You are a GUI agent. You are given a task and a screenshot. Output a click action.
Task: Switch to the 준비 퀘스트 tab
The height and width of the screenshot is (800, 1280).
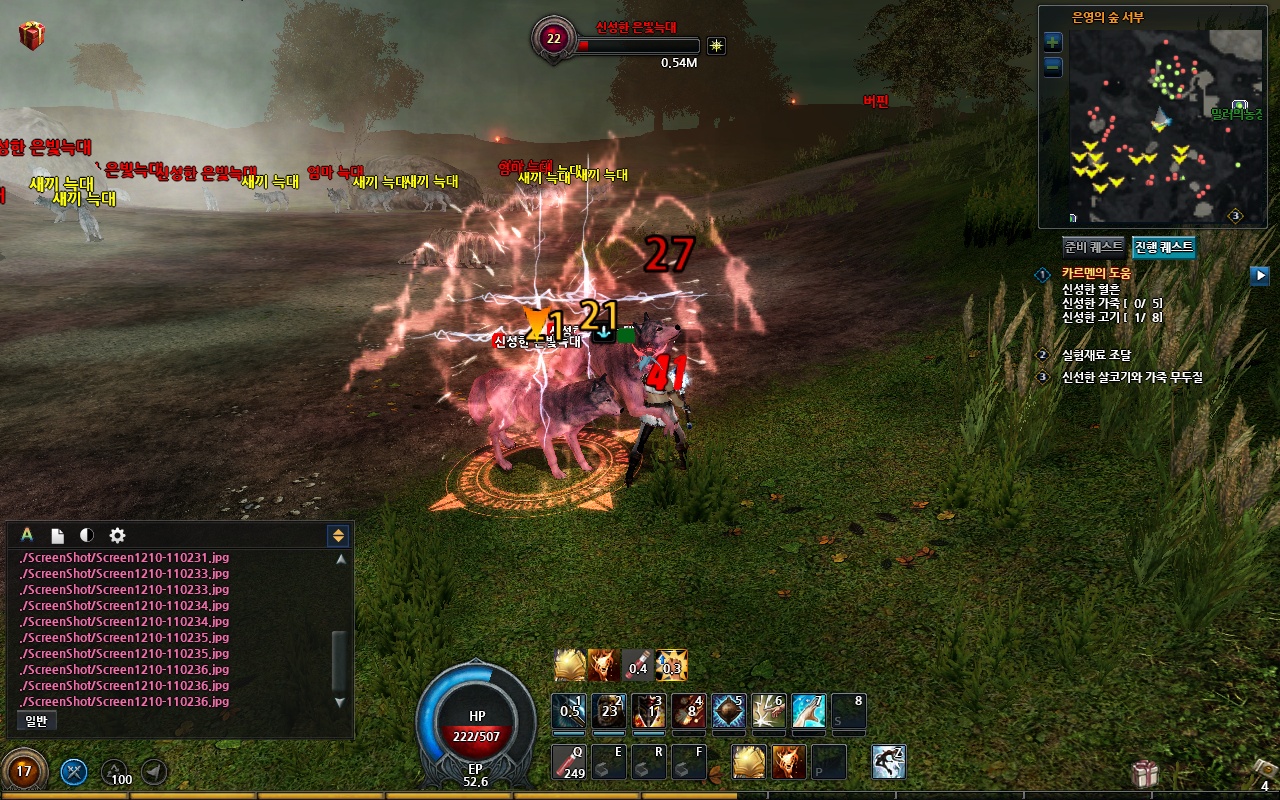click(1093, 247)
